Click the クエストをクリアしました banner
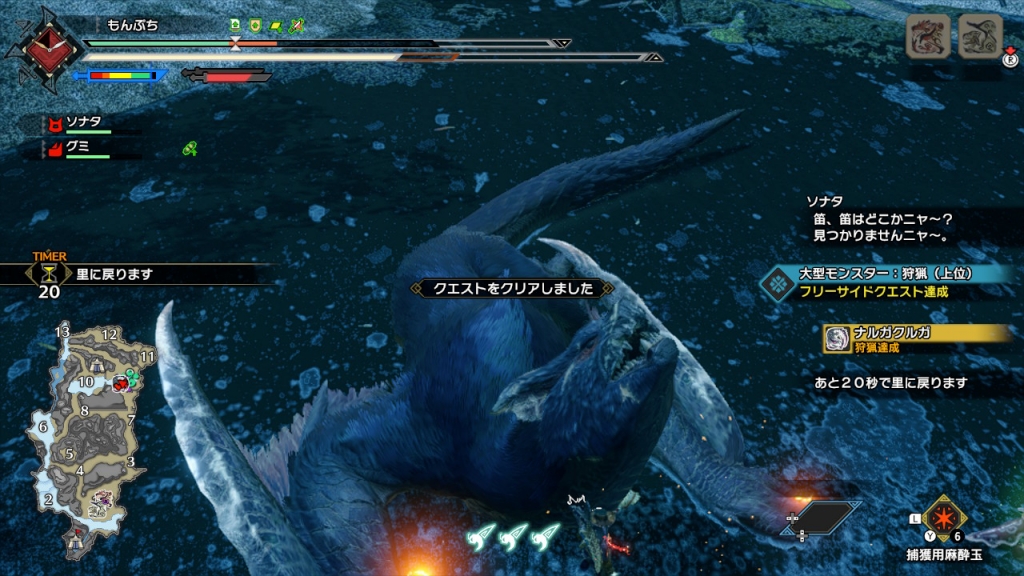The width and height of the screenshot is (1024, 576). coord(512,288)
